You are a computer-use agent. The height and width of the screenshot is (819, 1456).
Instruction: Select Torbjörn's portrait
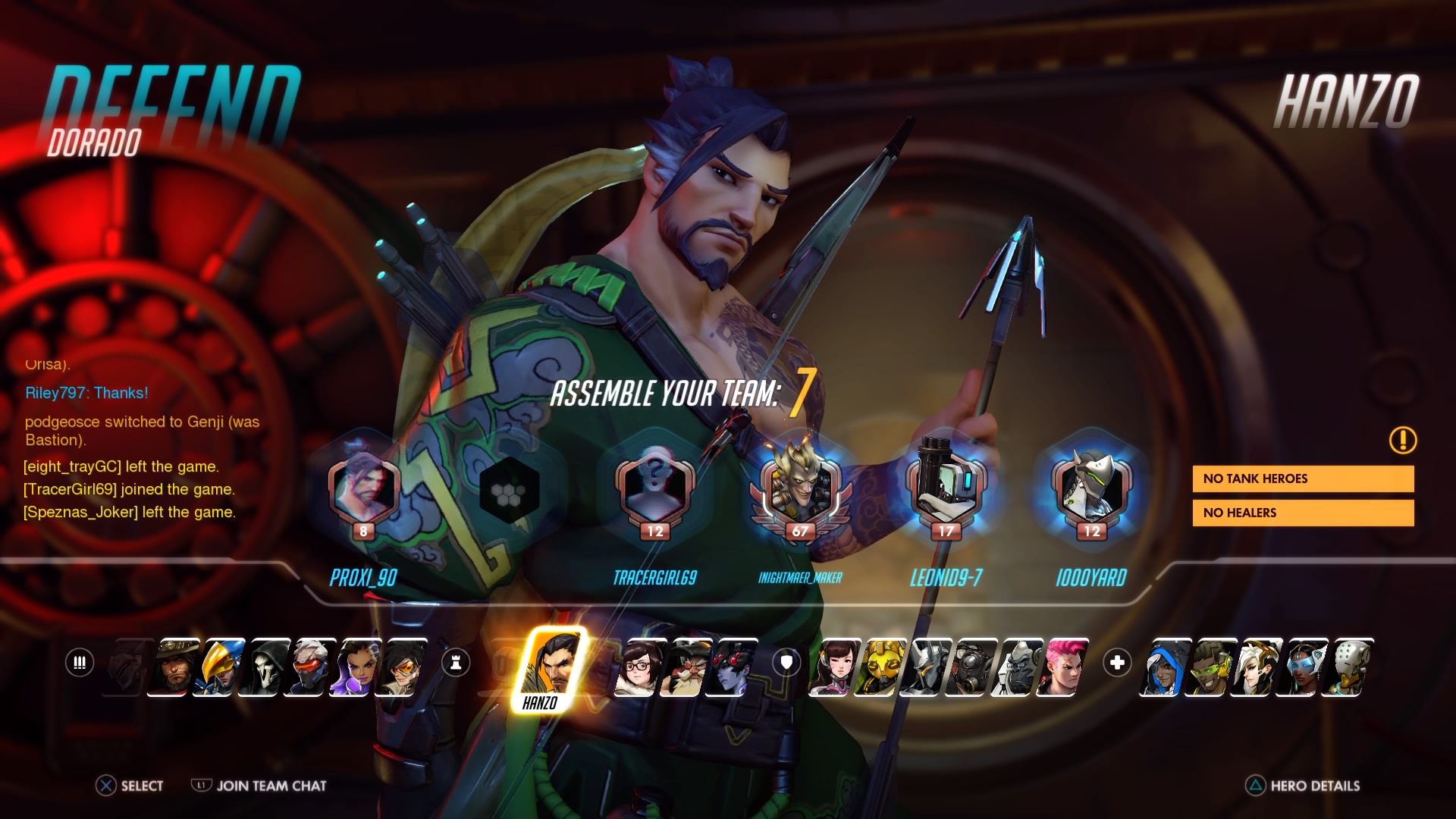click(x=685, y=667)
